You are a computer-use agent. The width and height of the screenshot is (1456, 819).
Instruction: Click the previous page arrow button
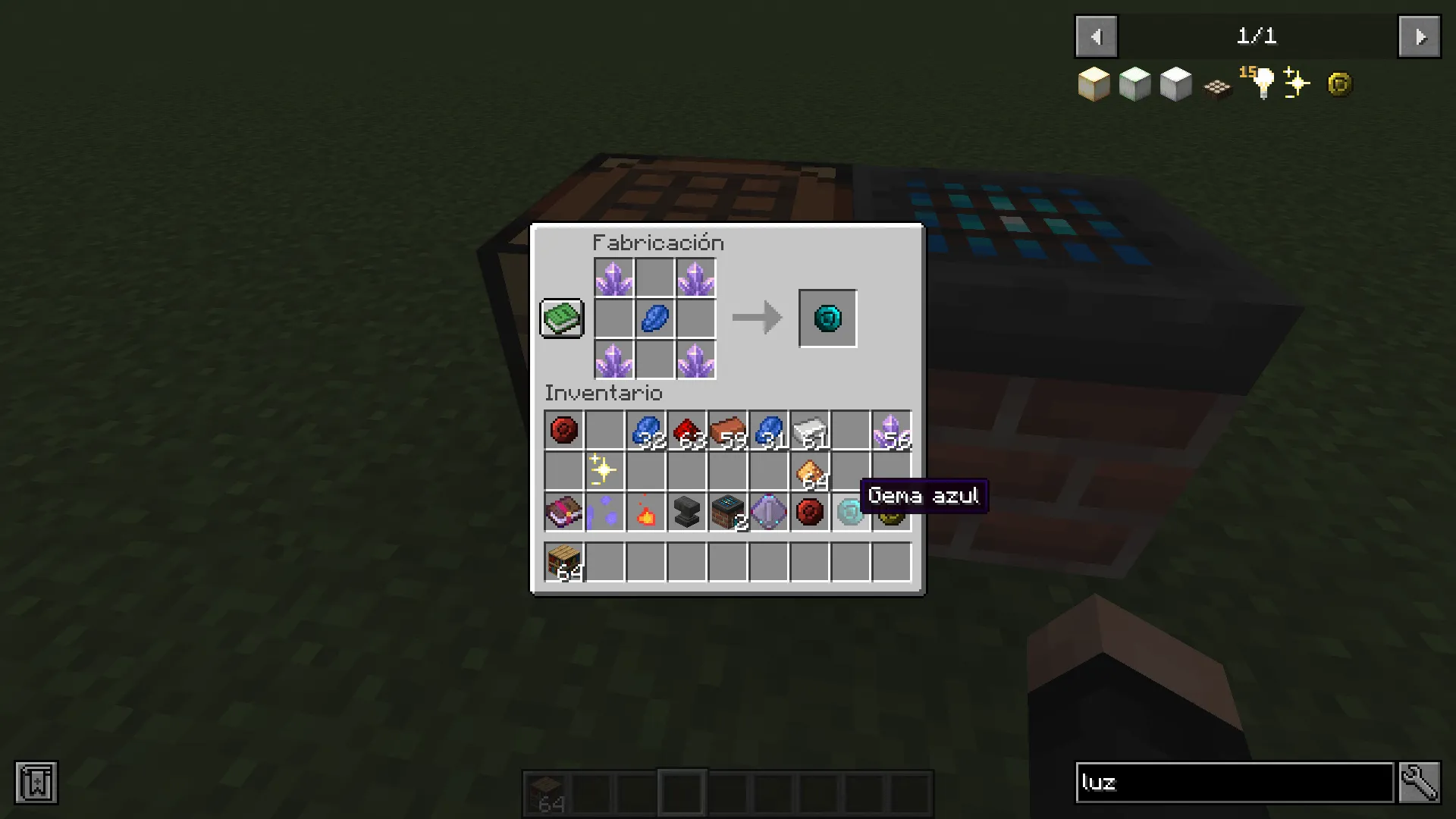(1095, 36)
